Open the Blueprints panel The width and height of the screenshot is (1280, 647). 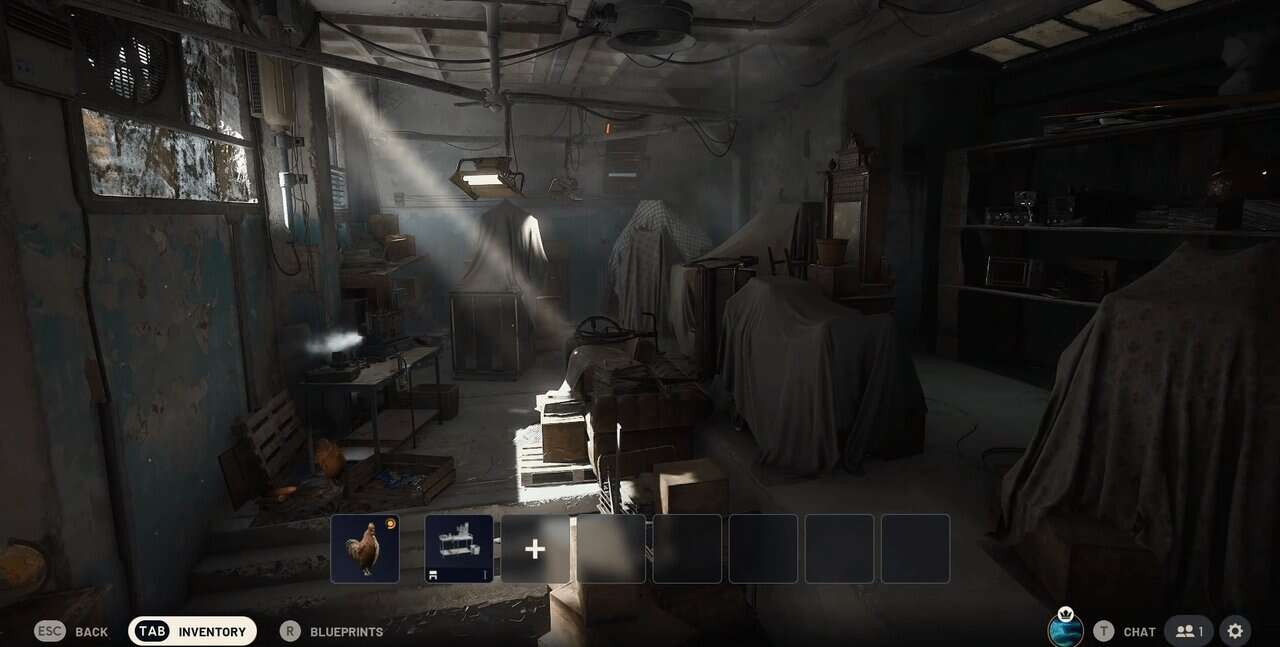[x=331, y=631]
